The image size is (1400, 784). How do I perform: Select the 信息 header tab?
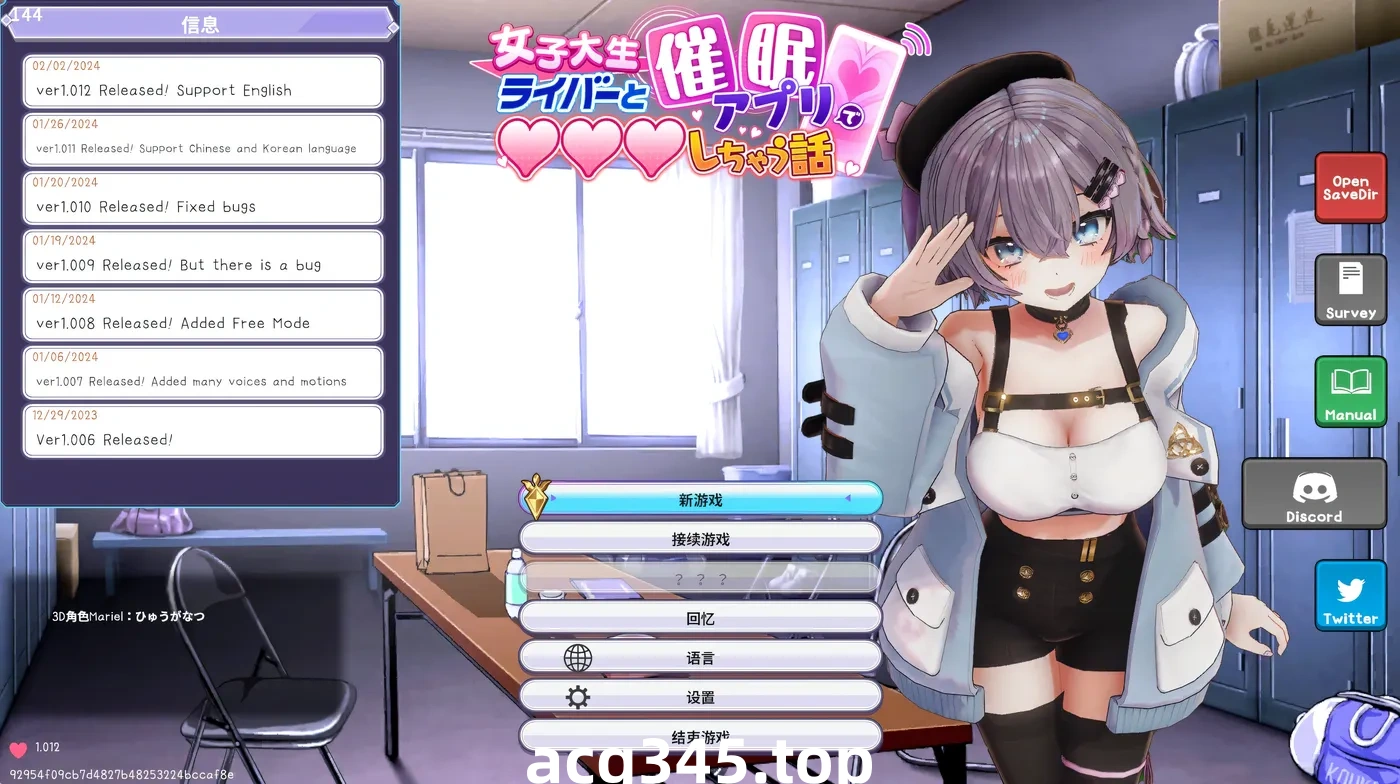(x=202, y=24)
